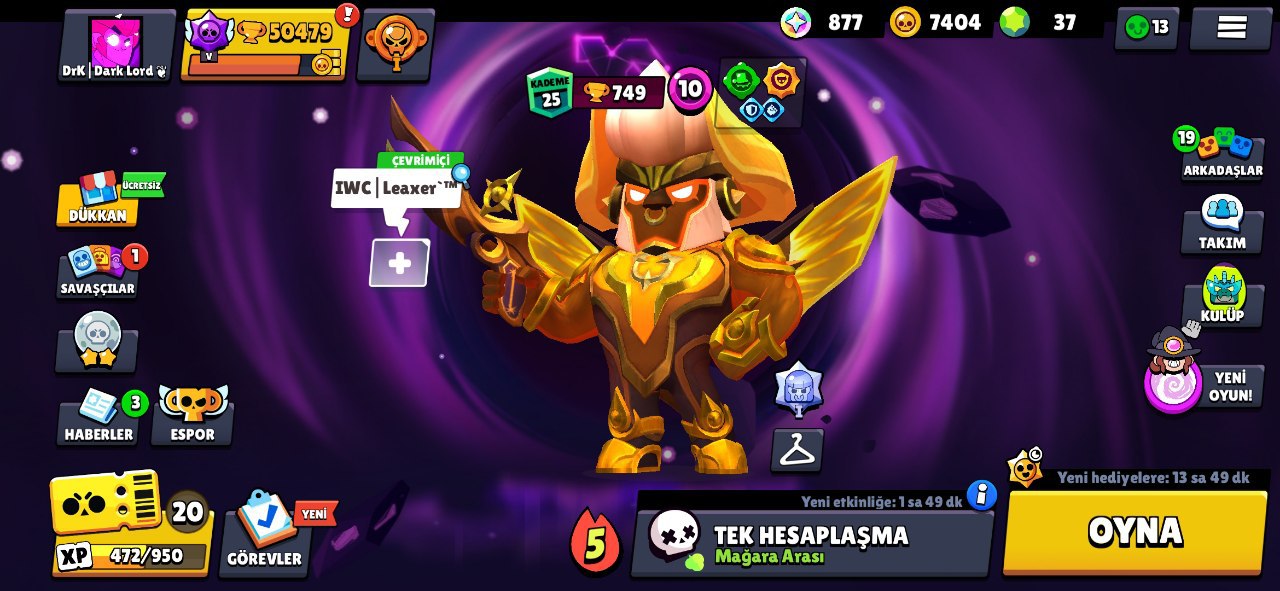The width and height of the screenshot is (1280, 591).
Task: Open the skin selection hanger icon
Action: pyautogui.click(x=797, y=451)
